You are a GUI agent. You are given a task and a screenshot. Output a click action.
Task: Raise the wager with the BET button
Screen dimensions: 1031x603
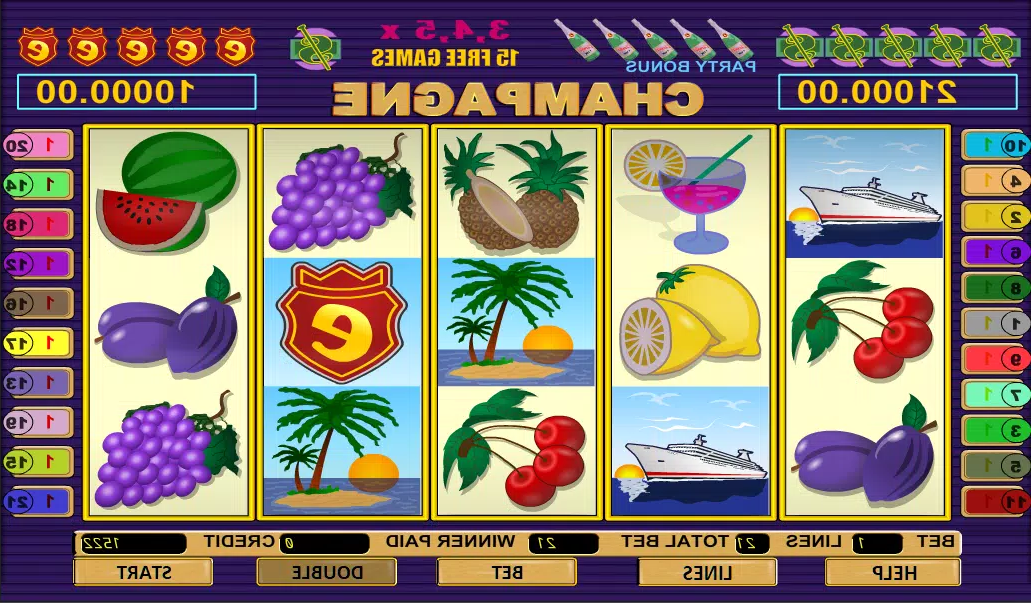tap(506, 572)
